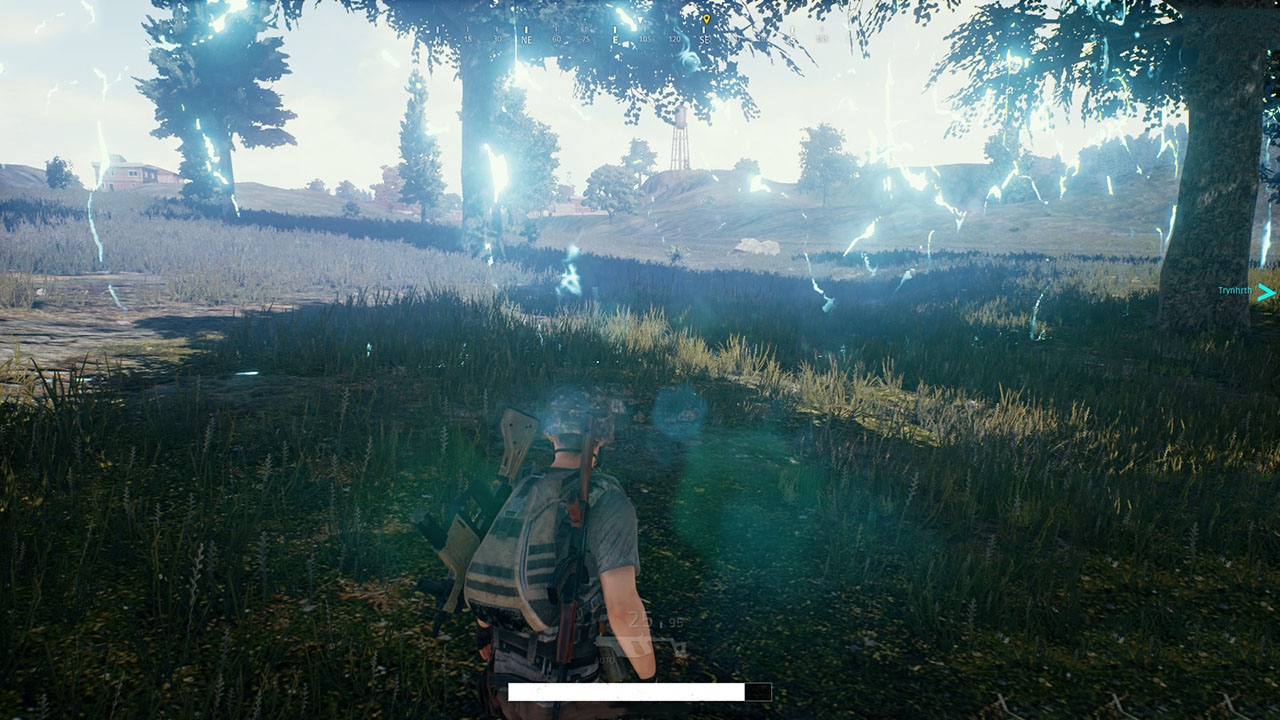
Task: Click the reserve ammo count 95
Action: [x=677, y=623]
